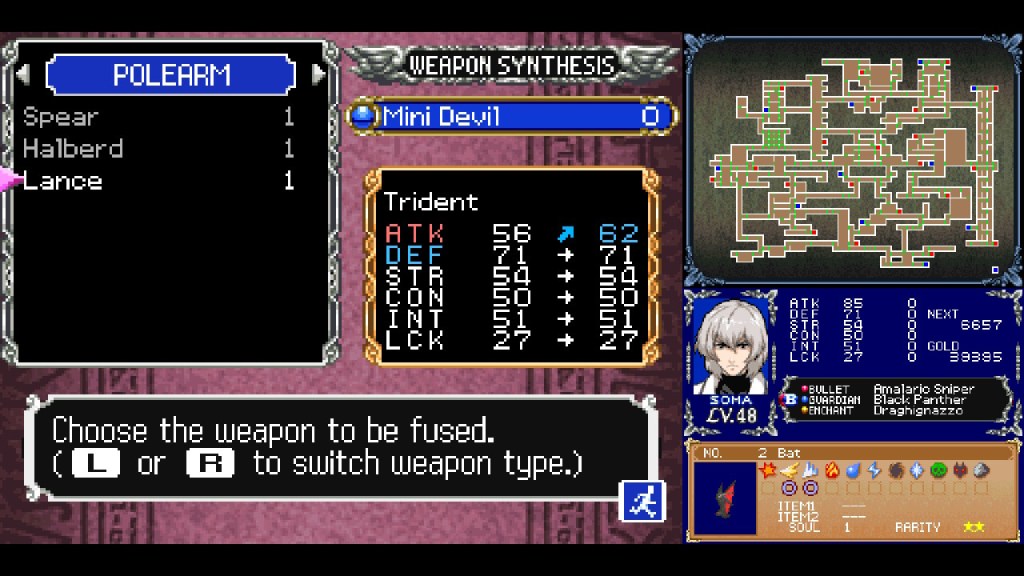Click the left arrow beside POLEARM
This screenshot has height=576, width=1024.
[23, 75]
